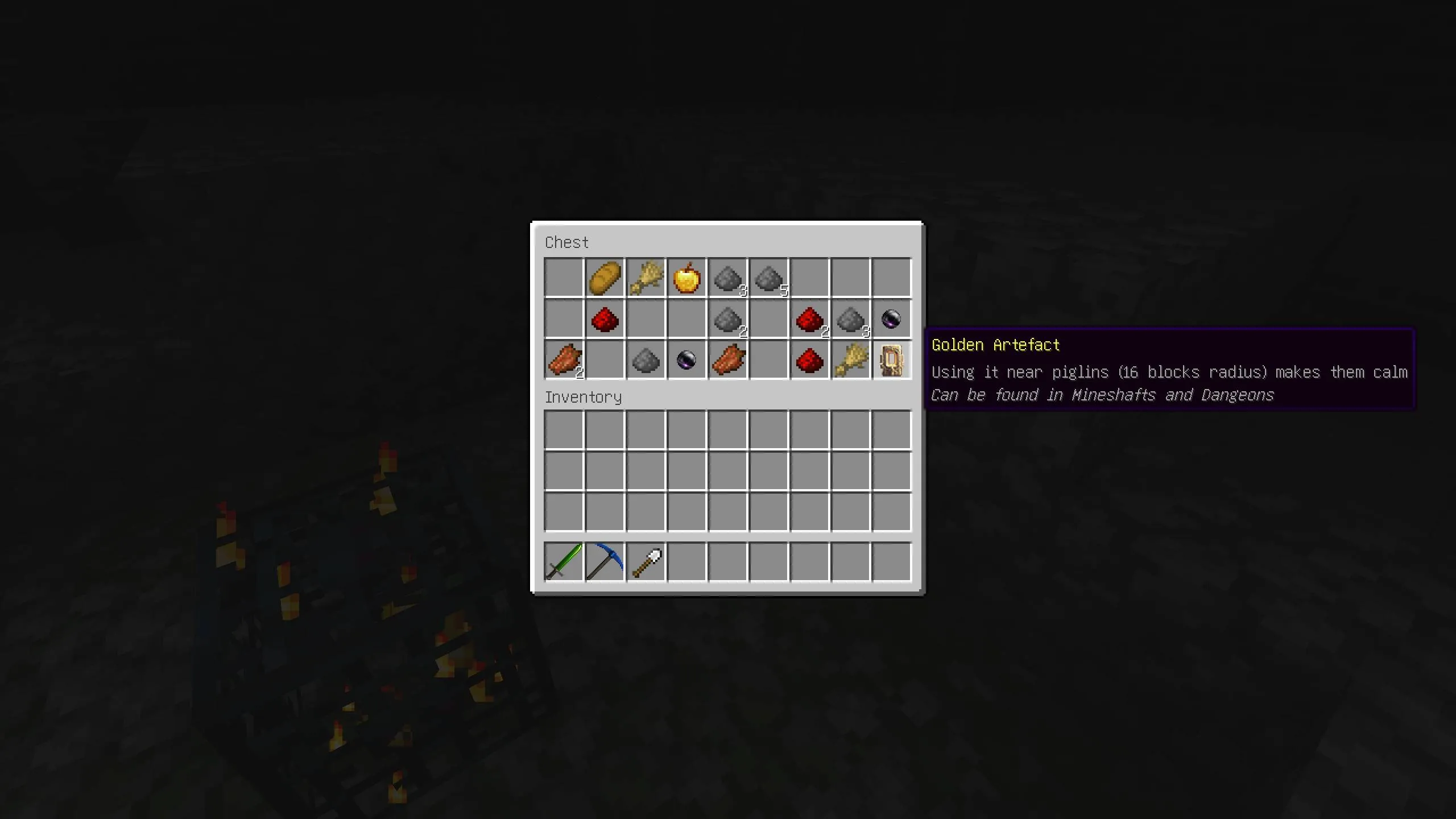Click the single raw porkchop near the redstone

pyautogui.click(x=728, y=360)
